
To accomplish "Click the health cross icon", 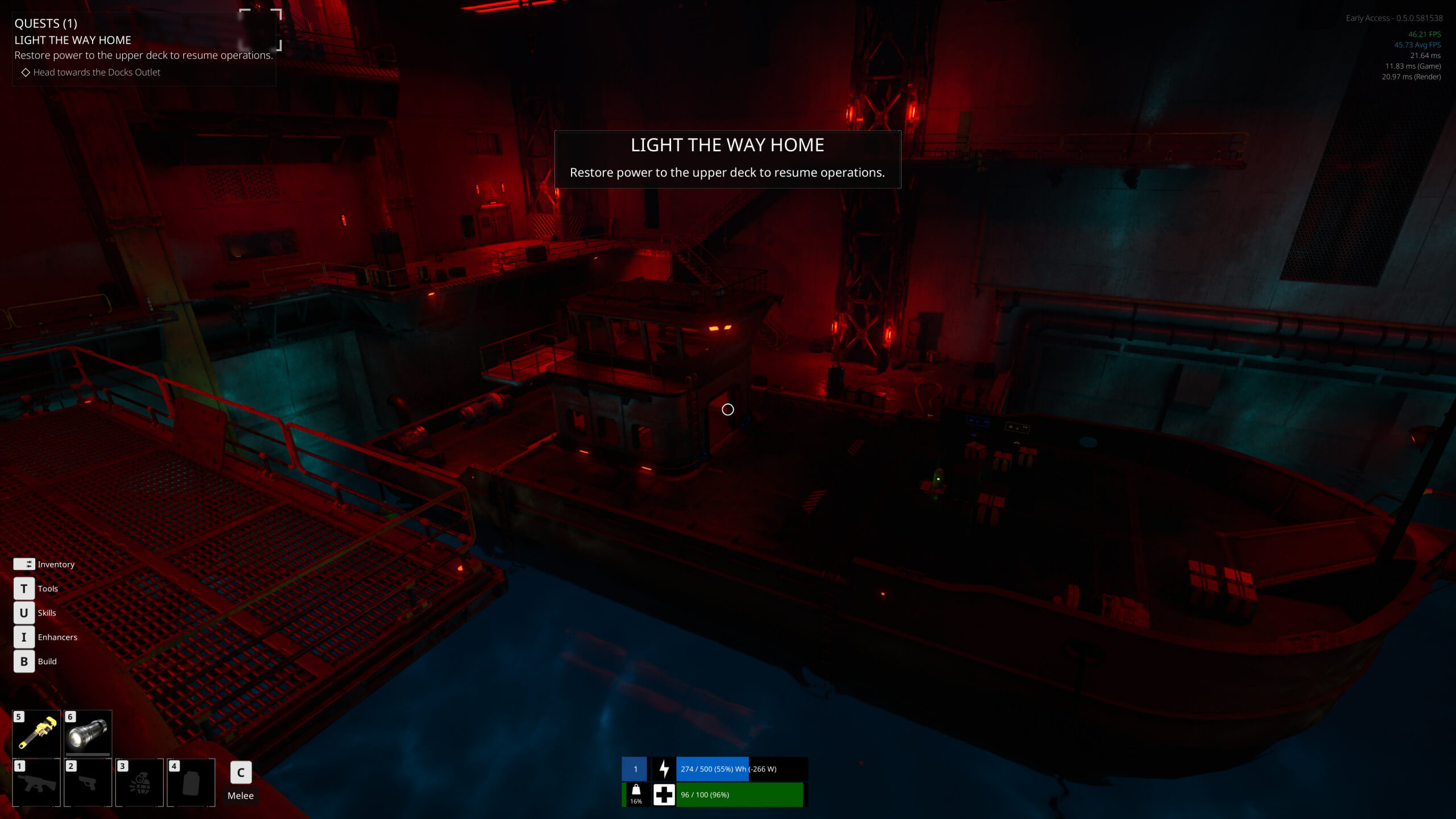I will pos(664,795).
